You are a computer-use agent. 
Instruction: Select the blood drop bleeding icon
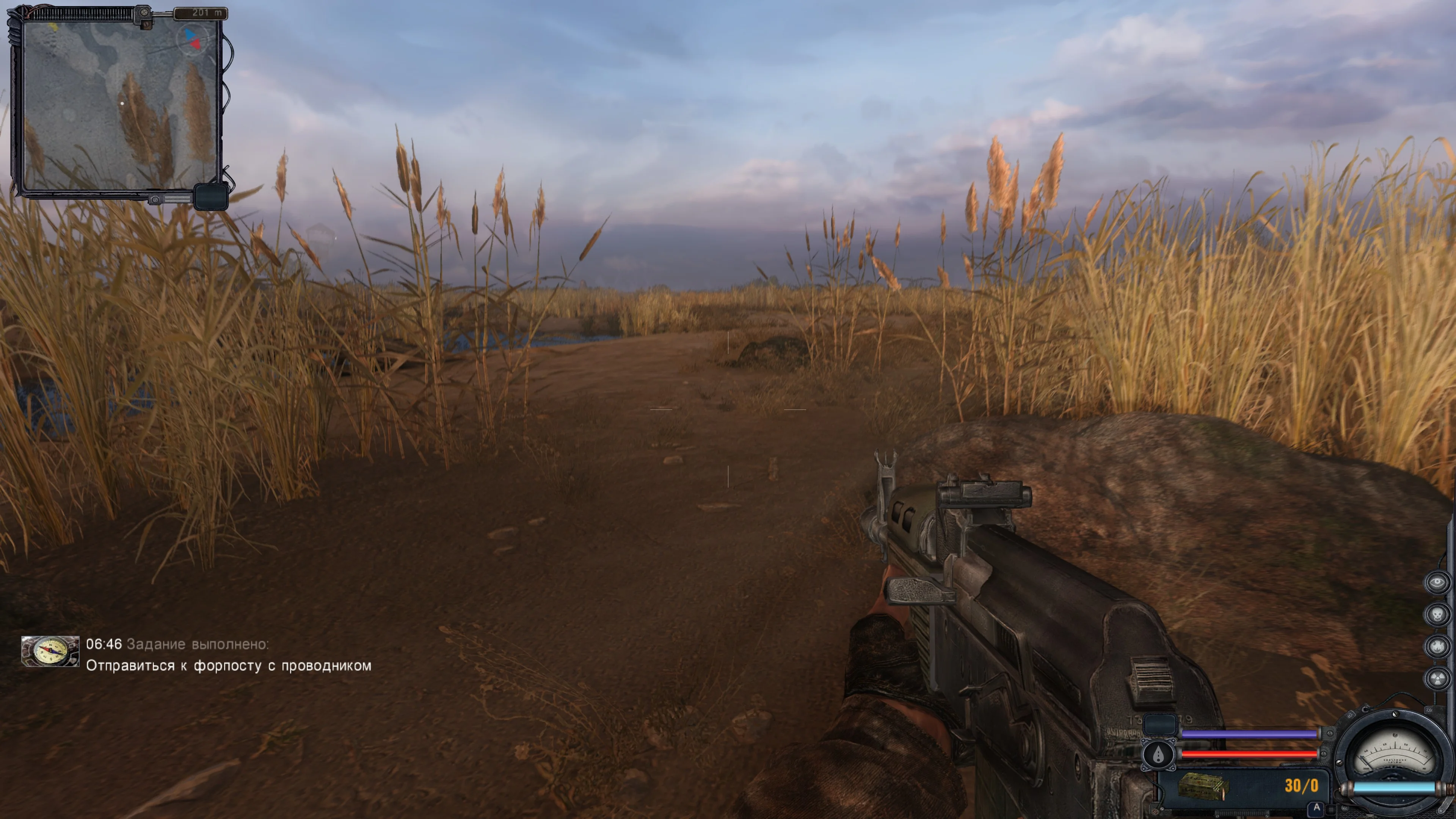1158,755
